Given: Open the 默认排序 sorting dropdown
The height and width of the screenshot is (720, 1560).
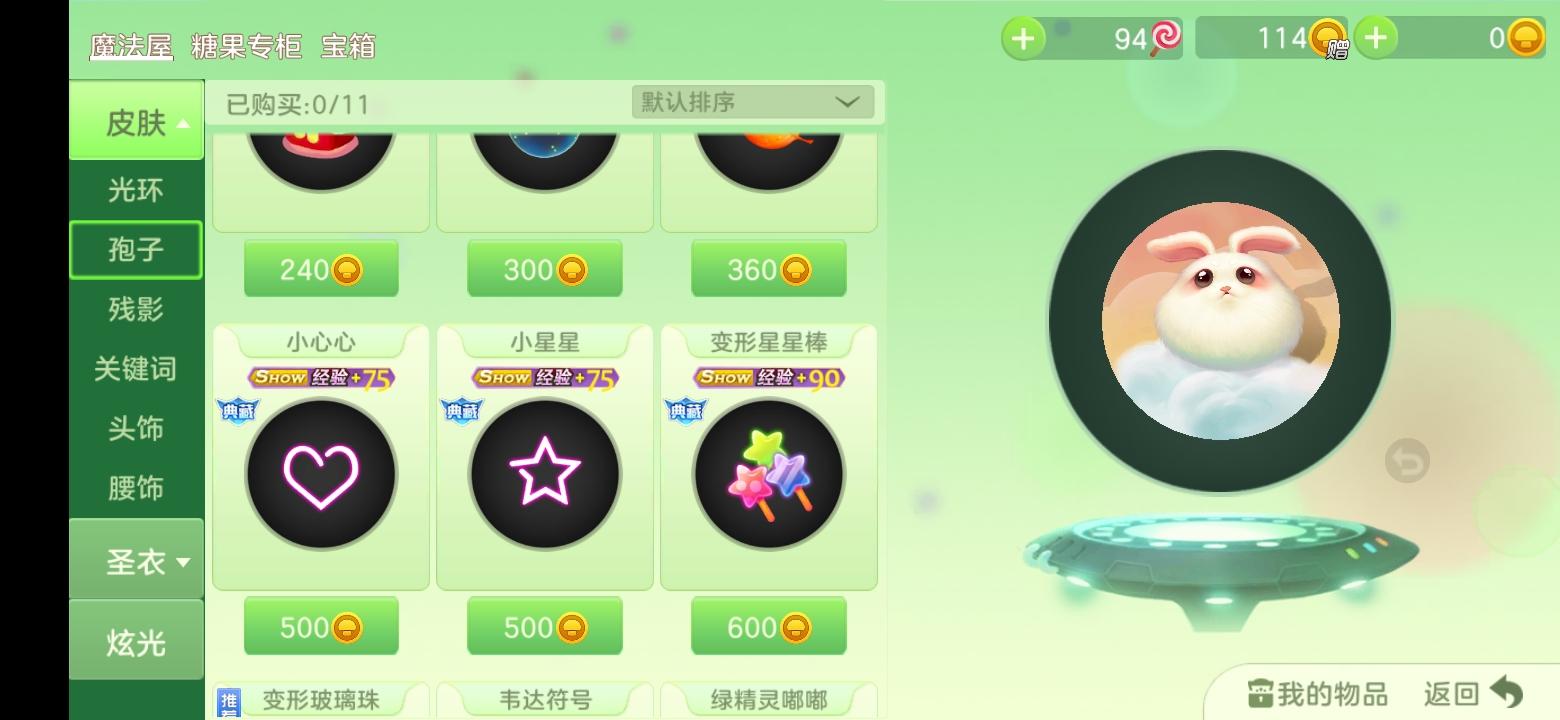Looking at the screenshot, I should (x=751, y=101).
